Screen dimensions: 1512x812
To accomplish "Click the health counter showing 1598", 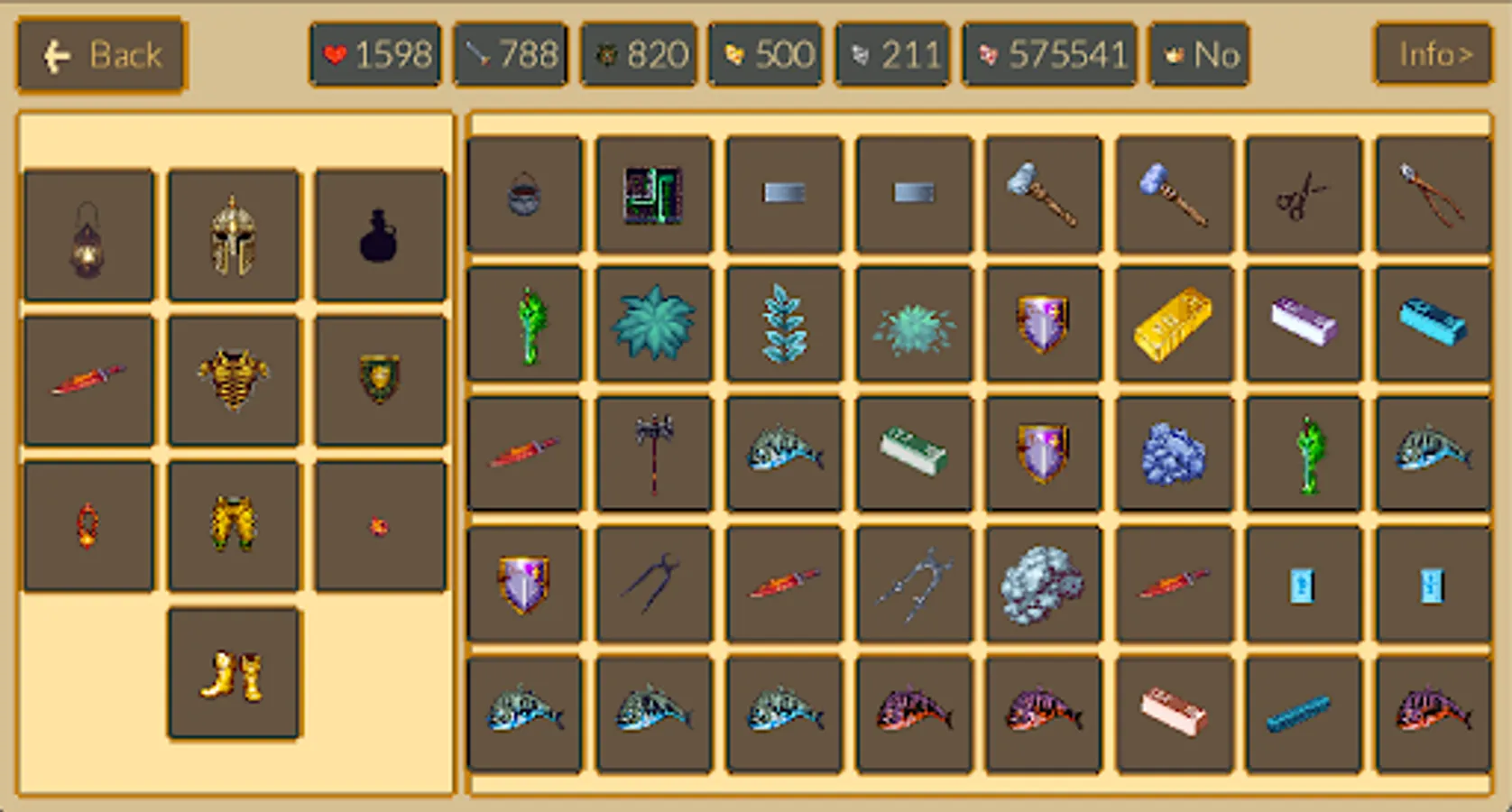I will 374,54.
